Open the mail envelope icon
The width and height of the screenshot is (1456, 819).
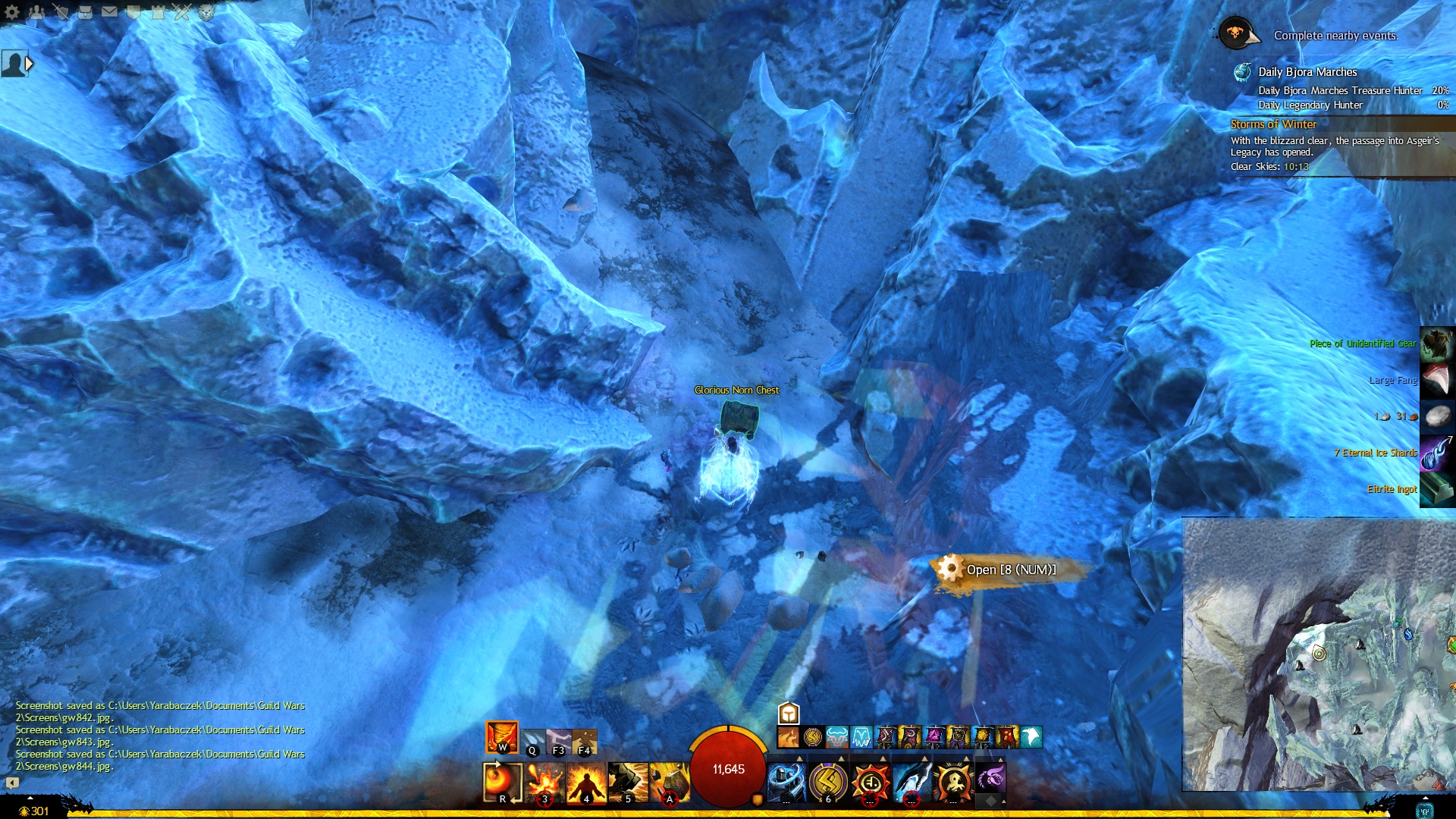[x=109, y=11]
